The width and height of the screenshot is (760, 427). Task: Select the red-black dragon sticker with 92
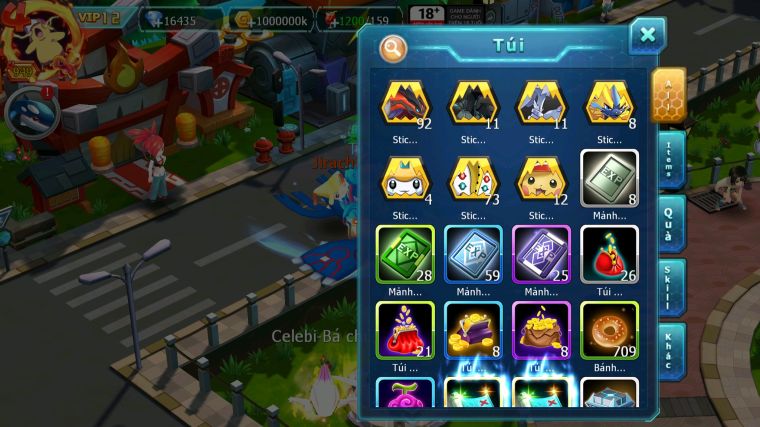(405, 104)
